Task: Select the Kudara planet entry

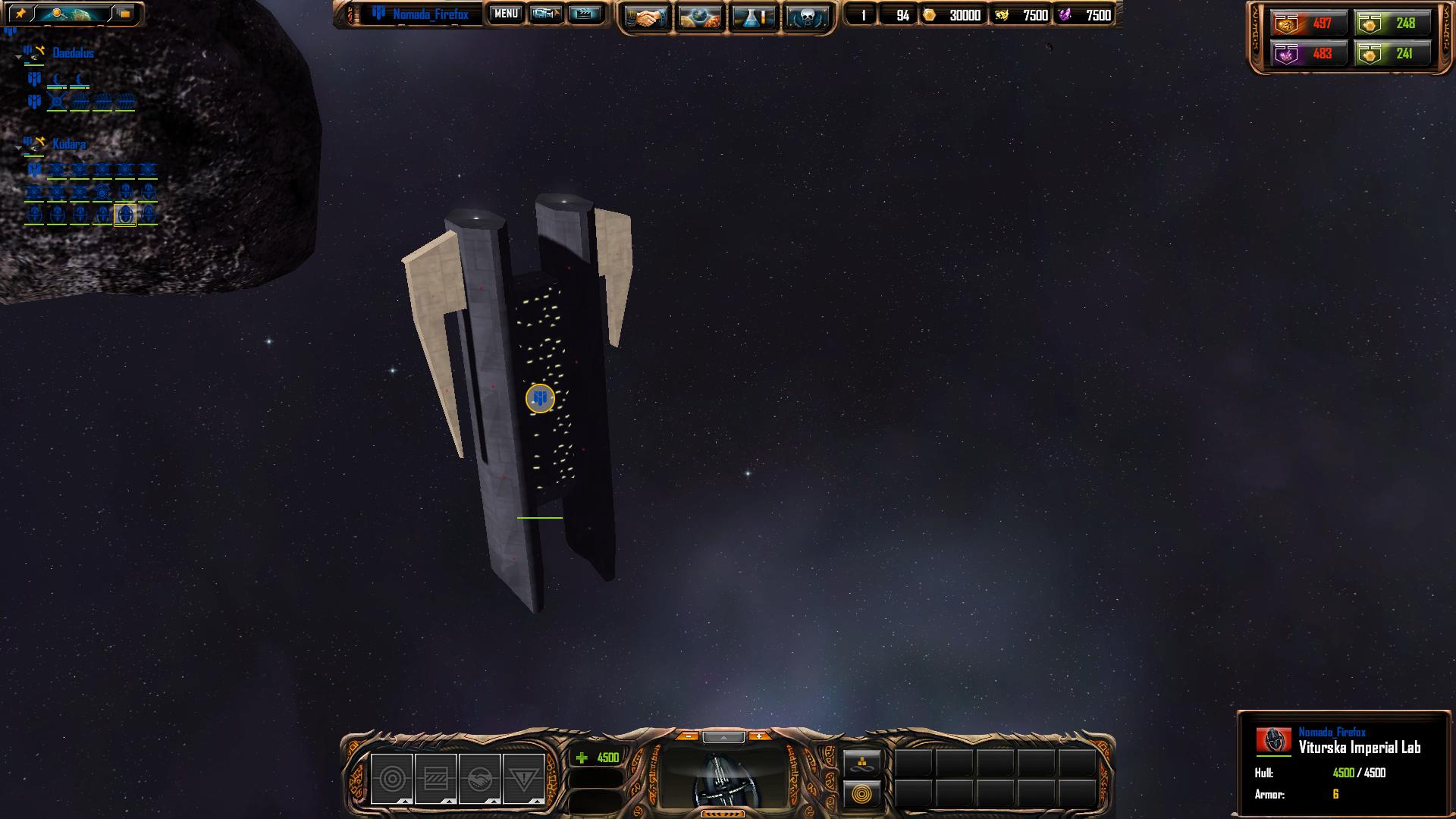Action: [69, 144]
